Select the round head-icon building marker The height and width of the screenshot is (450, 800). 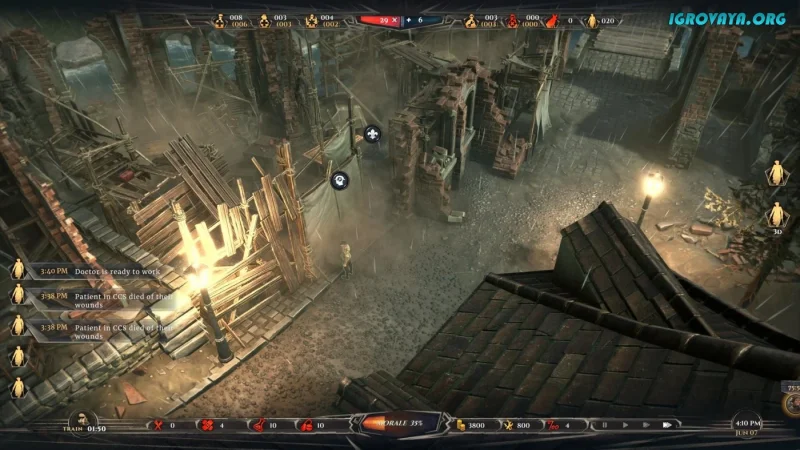339,181
